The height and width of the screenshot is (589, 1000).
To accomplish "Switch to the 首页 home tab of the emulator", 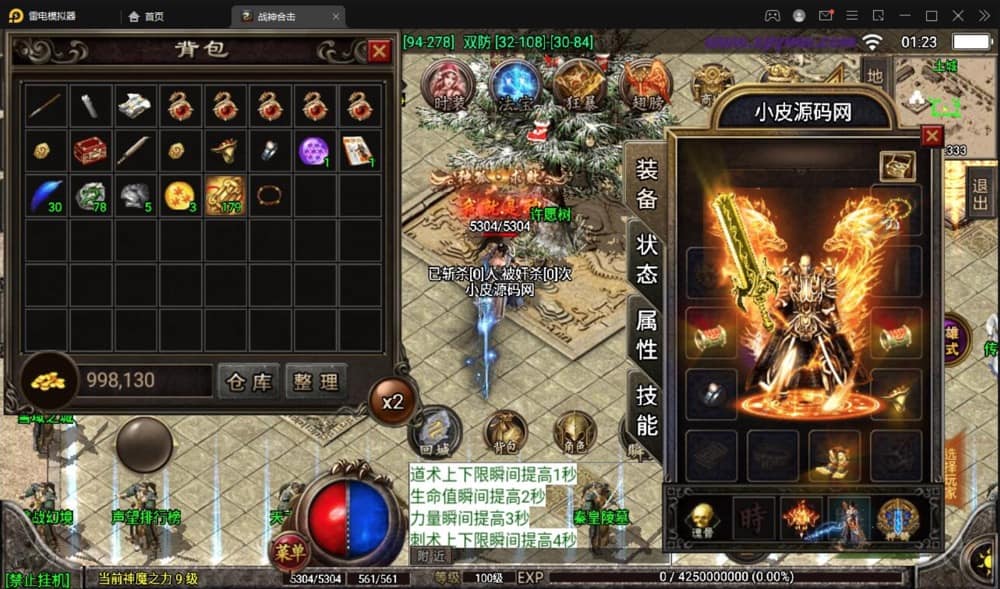I will pyautogui.click(x=146, y=16).
